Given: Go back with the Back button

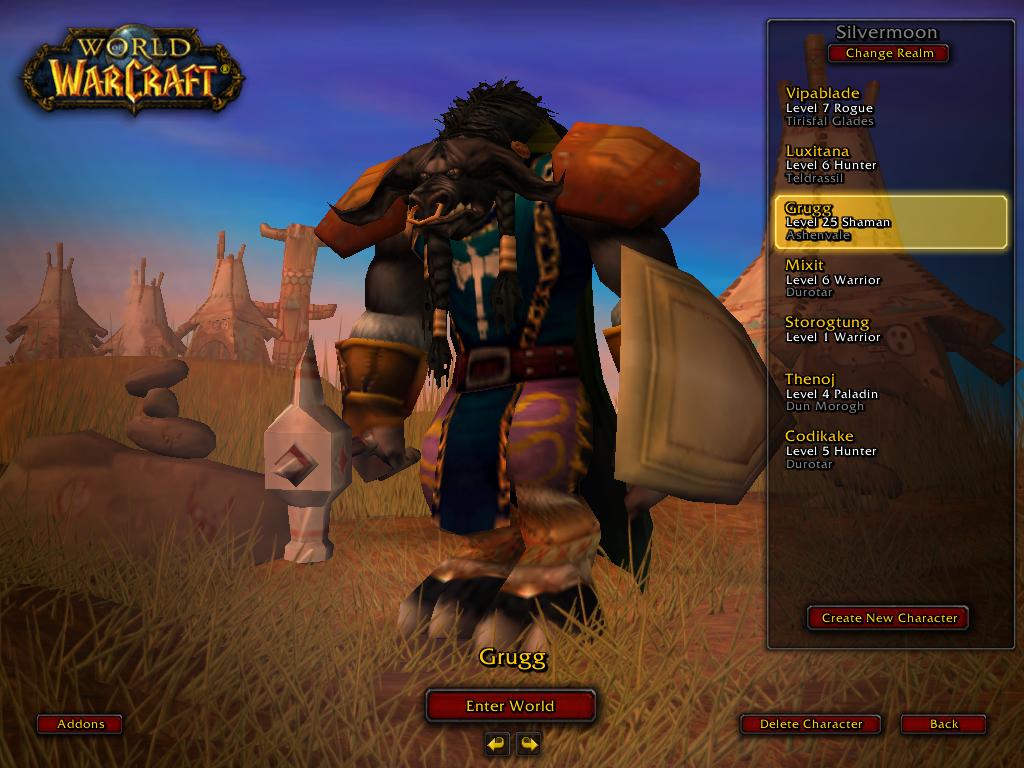Looking at the screenshot, I should [x=943, y=724].
